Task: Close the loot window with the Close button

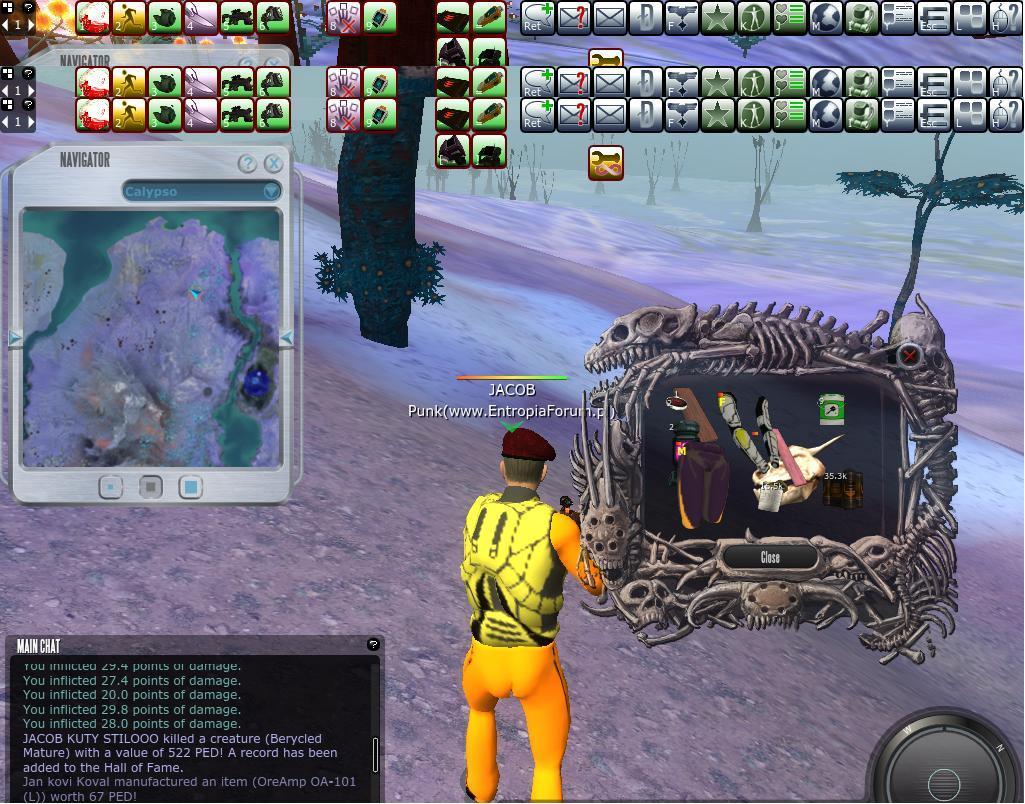Action: point(769,558)
